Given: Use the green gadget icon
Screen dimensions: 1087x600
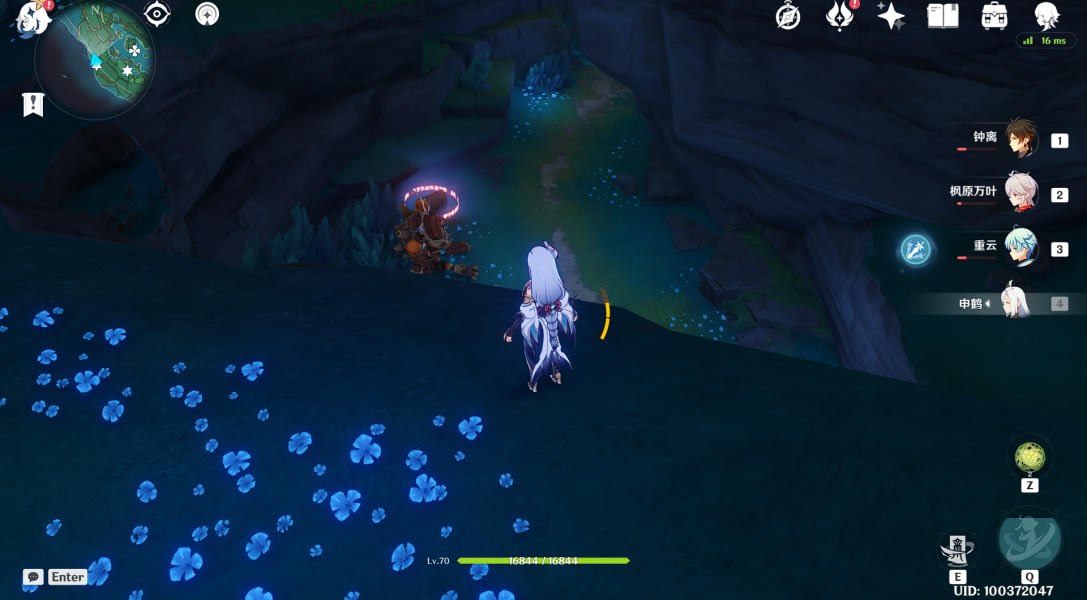Looking at the screenshot, I should tap(1029, 458).
